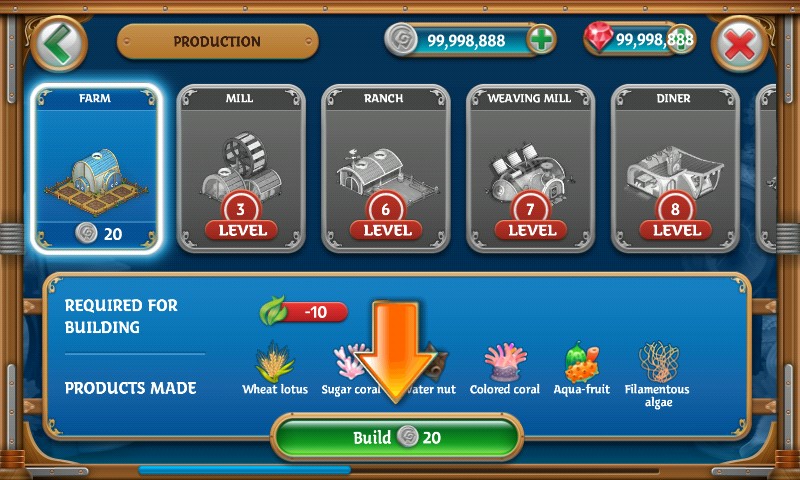Image resolution: width=800 pixels, height=480 pixels.
Task: Click the red ruby currency counter
Action: (640, 40)
